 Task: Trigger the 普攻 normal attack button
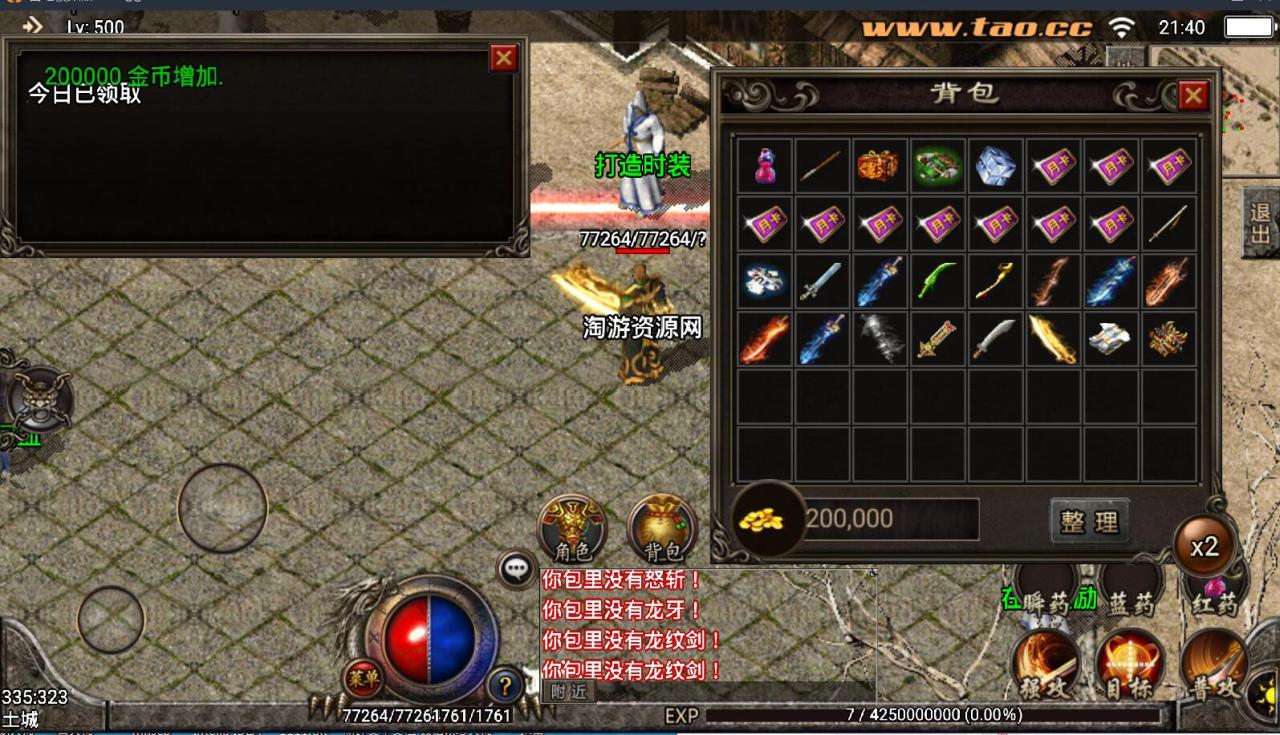point(1215,664)
